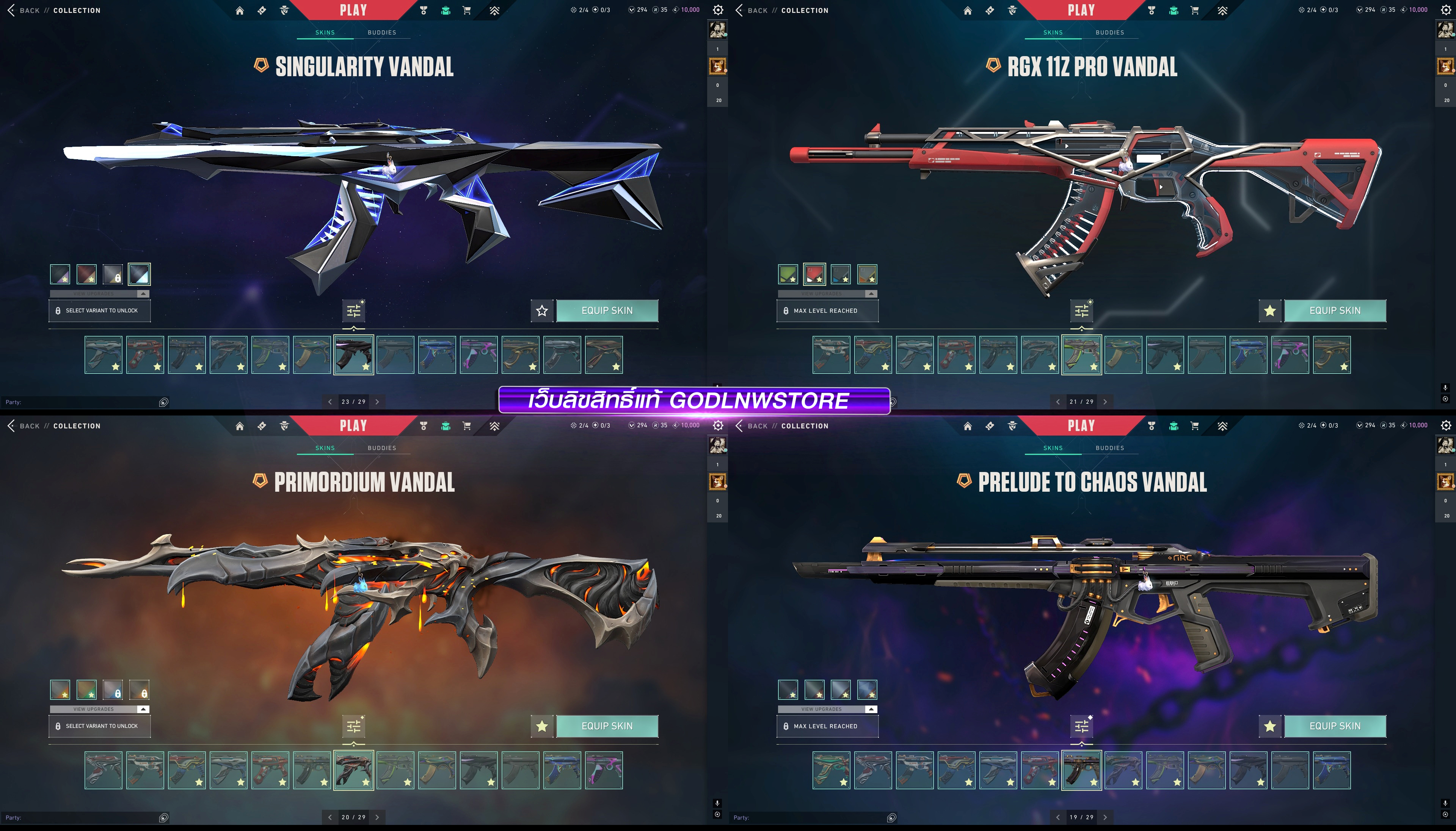Go to next skin after 23 / 29
This screenshot has height=831, width=1456.
[x=377, y=402]
